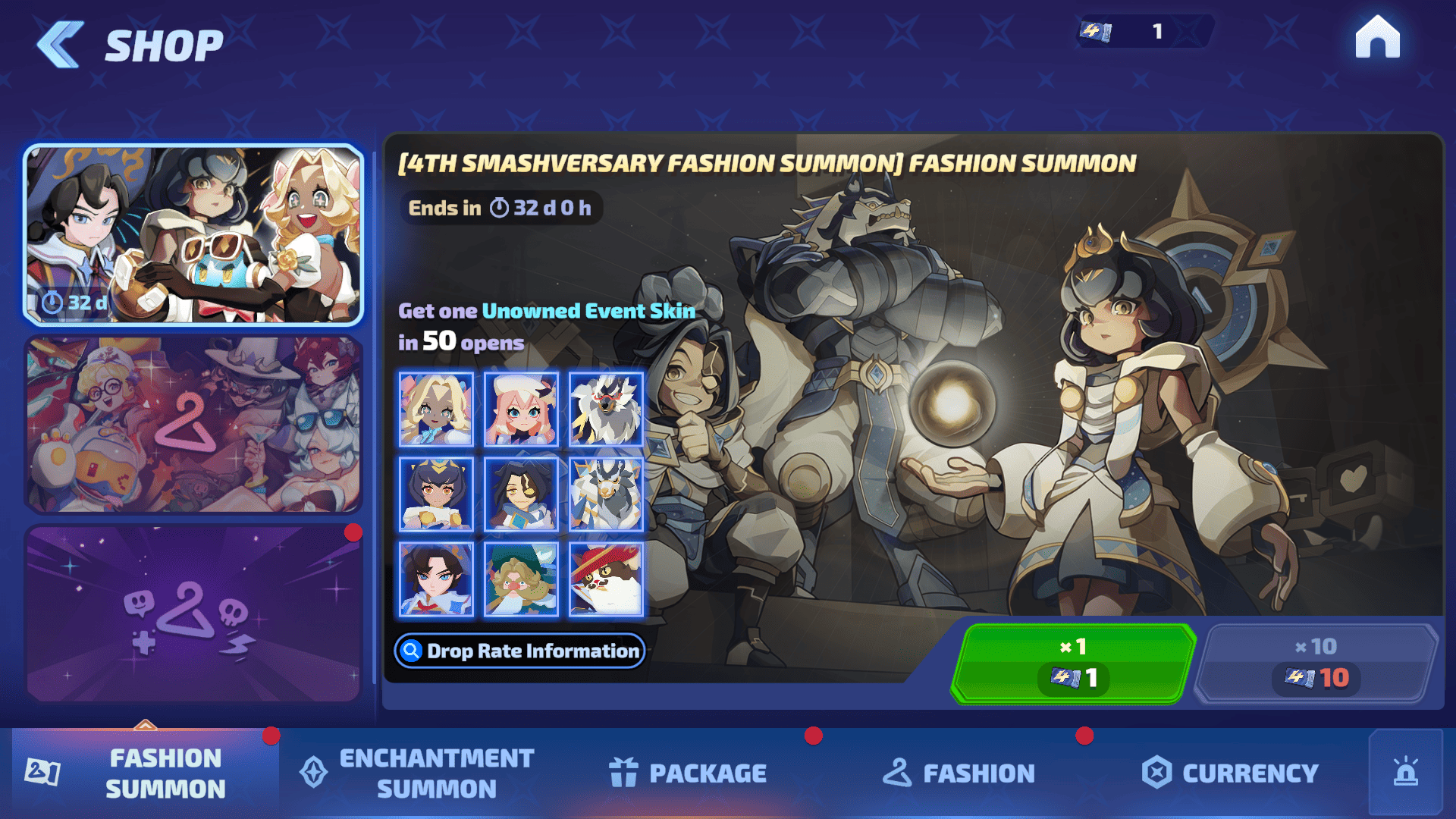Open Drop Rate Information
The image size is (1456, 819).
(520, 651)
